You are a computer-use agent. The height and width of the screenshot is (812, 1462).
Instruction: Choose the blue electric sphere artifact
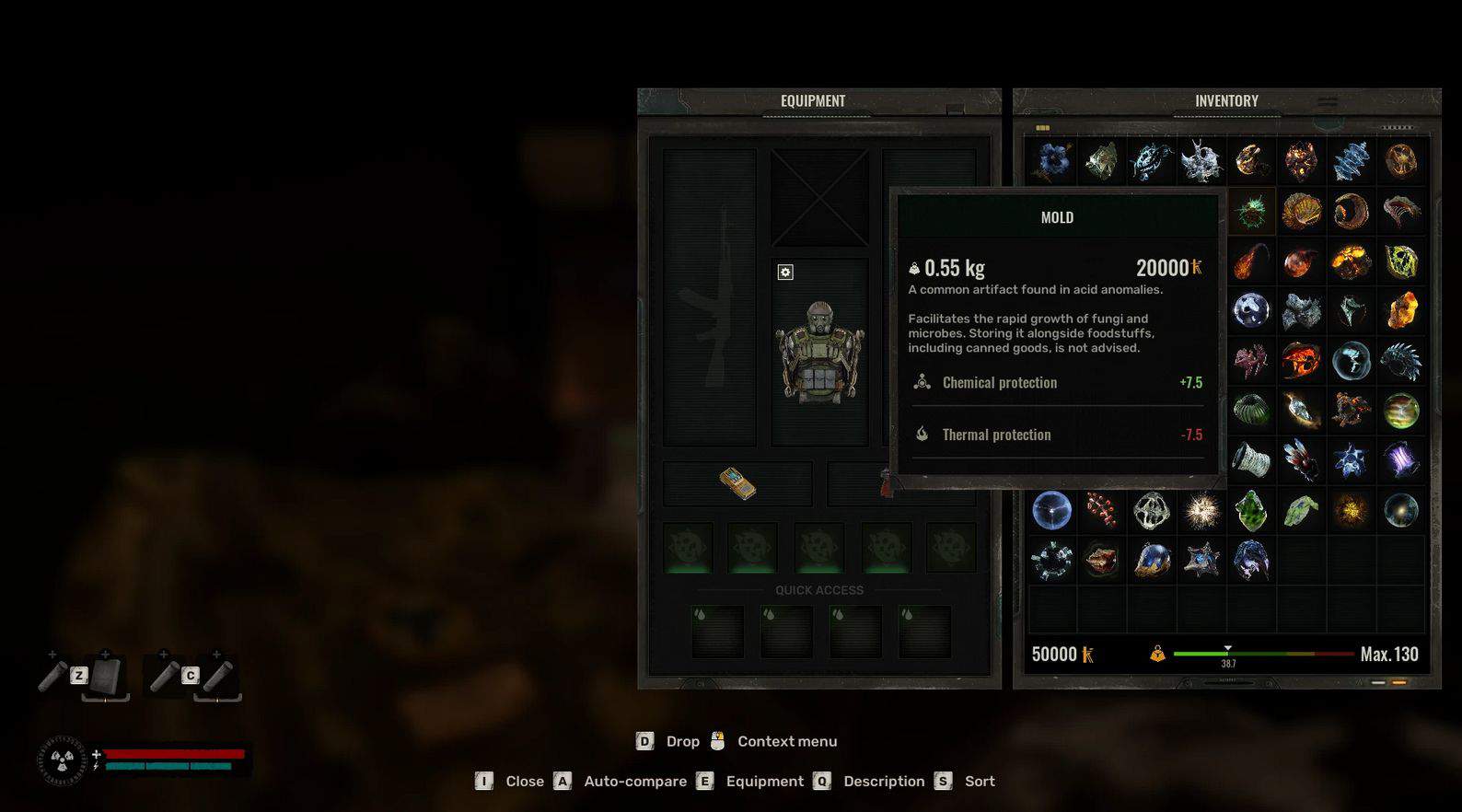pos(1052,510)
